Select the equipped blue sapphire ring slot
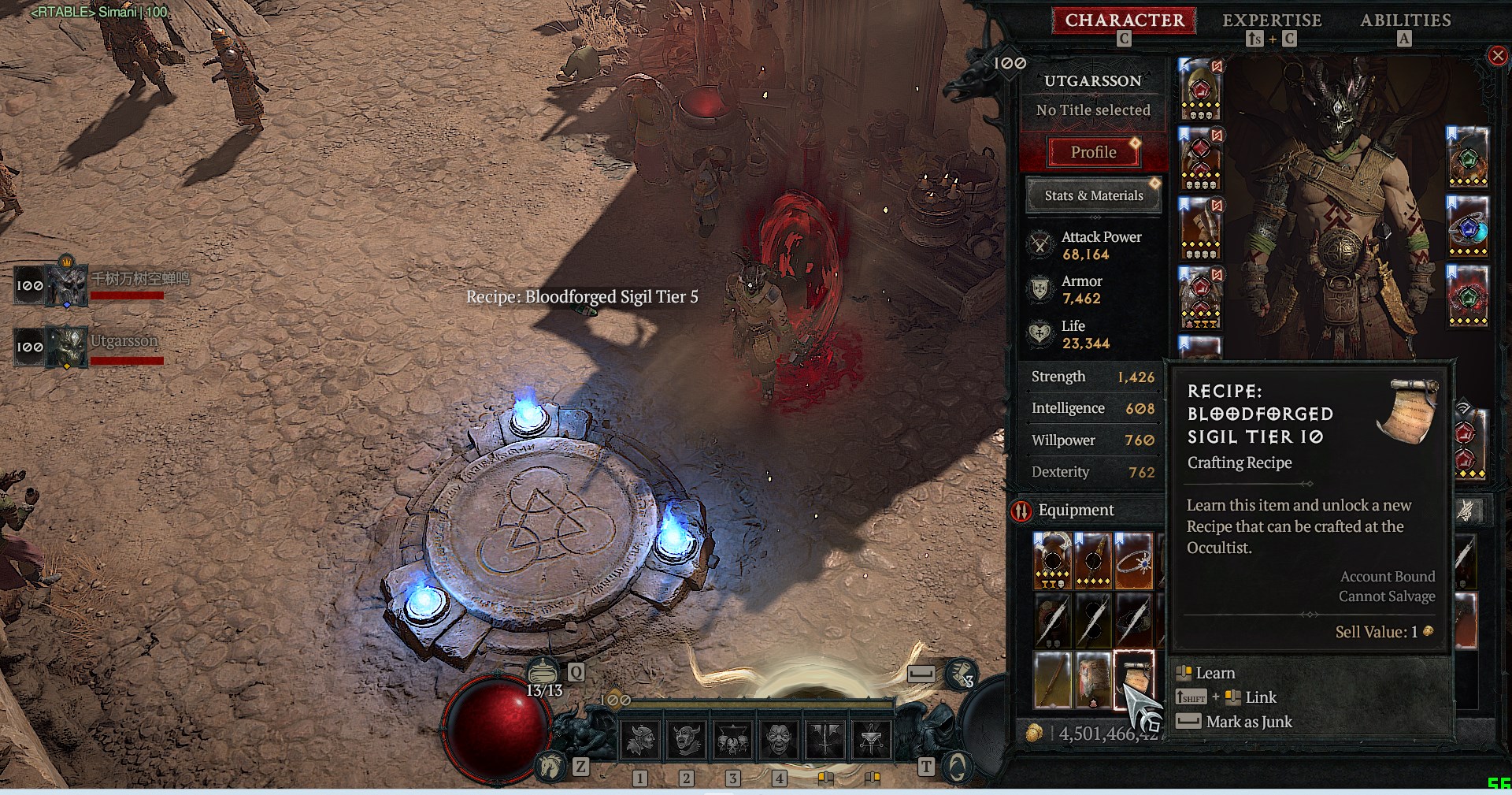The image size is (1512, 795). coord(1468,226)
